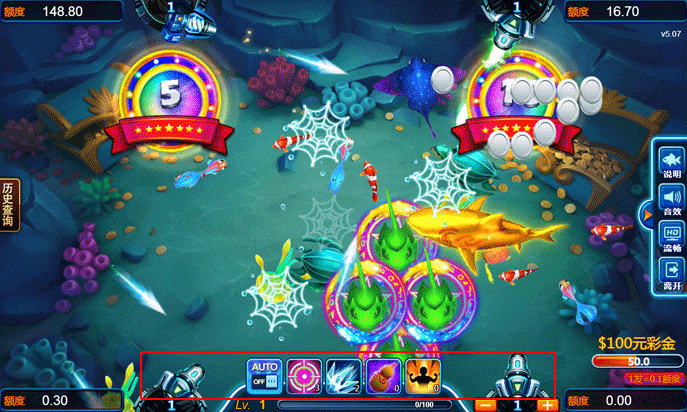Toggle the AUTO fire switch

[264, 375]
